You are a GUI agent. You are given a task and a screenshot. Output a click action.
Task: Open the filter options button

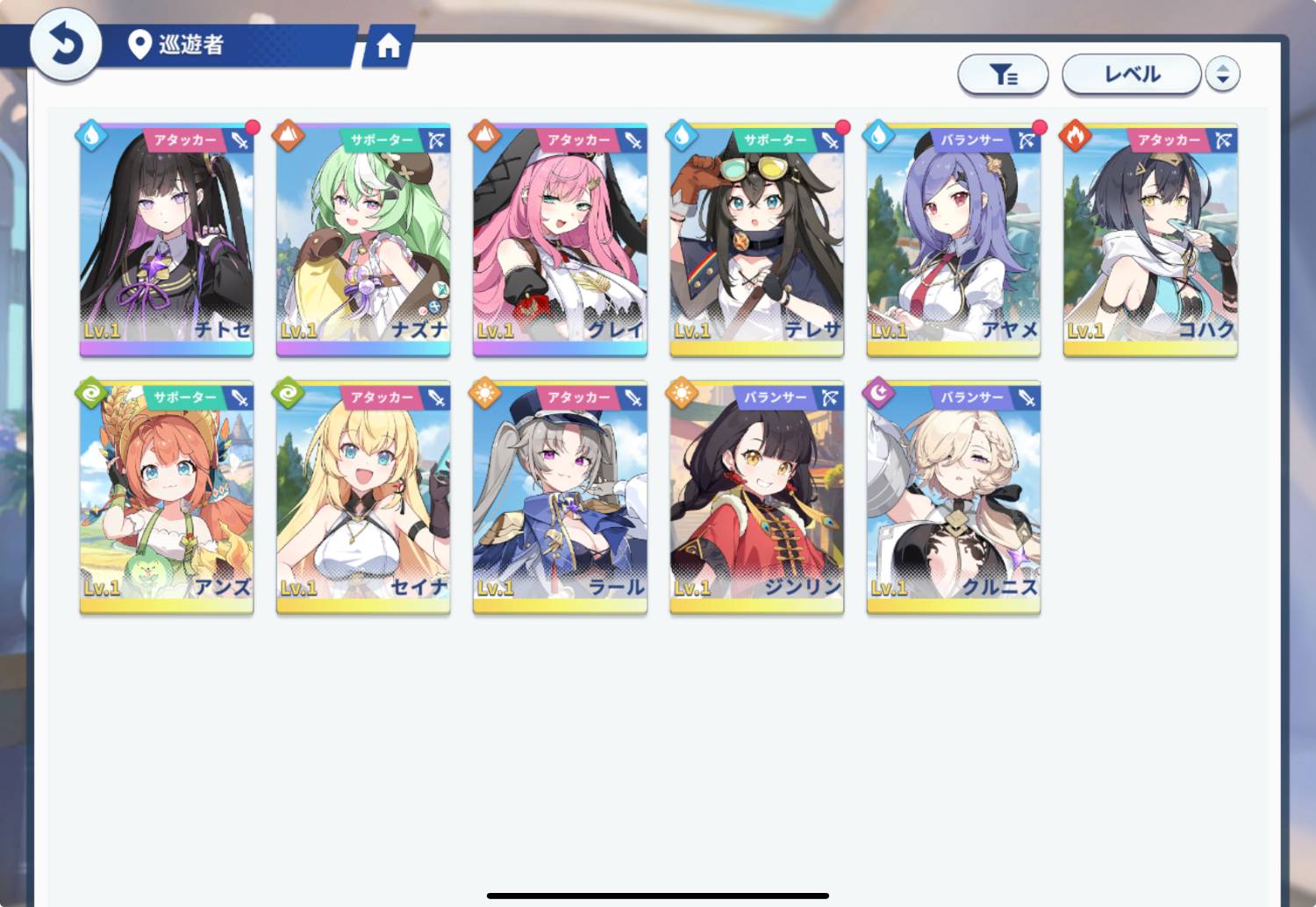coord(1003,75)
